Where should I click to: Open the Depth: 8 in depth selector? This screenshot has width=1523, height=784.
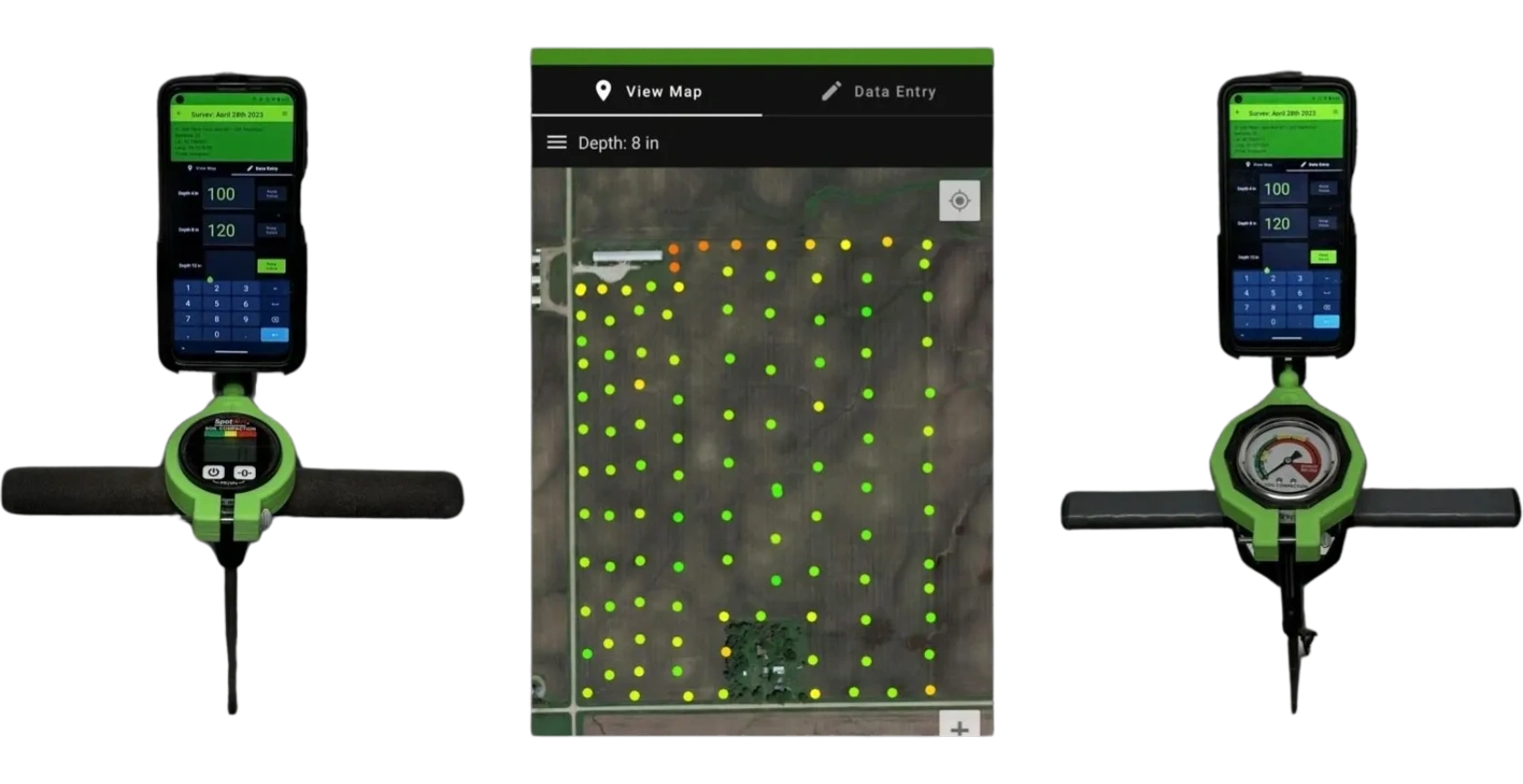coord(619,142)
